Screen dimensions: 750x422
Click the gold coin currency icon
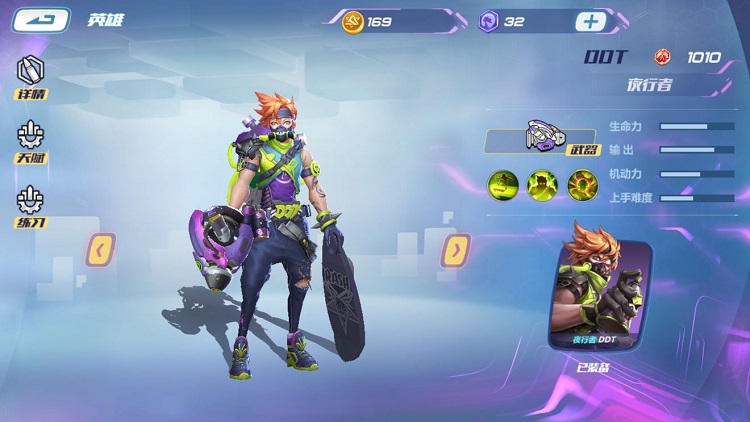[353, 21]
